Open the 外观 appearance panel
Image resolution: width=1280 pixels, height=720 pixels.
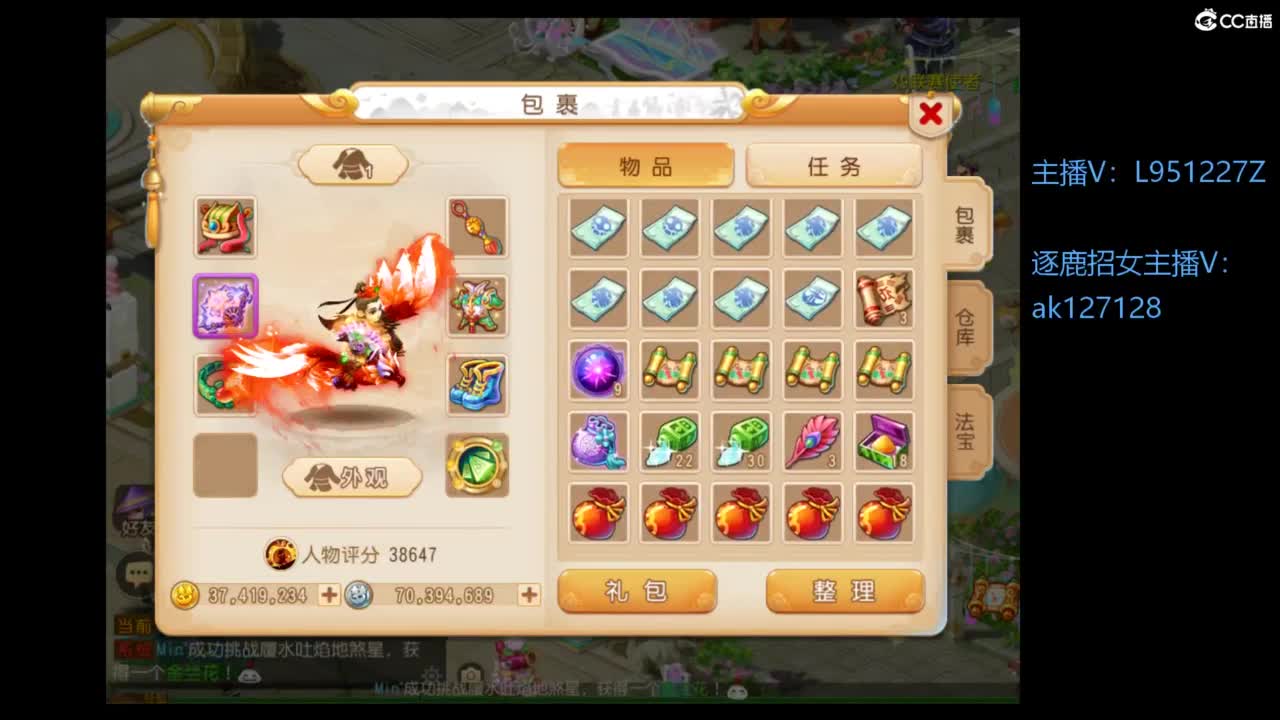pos(352,477)
